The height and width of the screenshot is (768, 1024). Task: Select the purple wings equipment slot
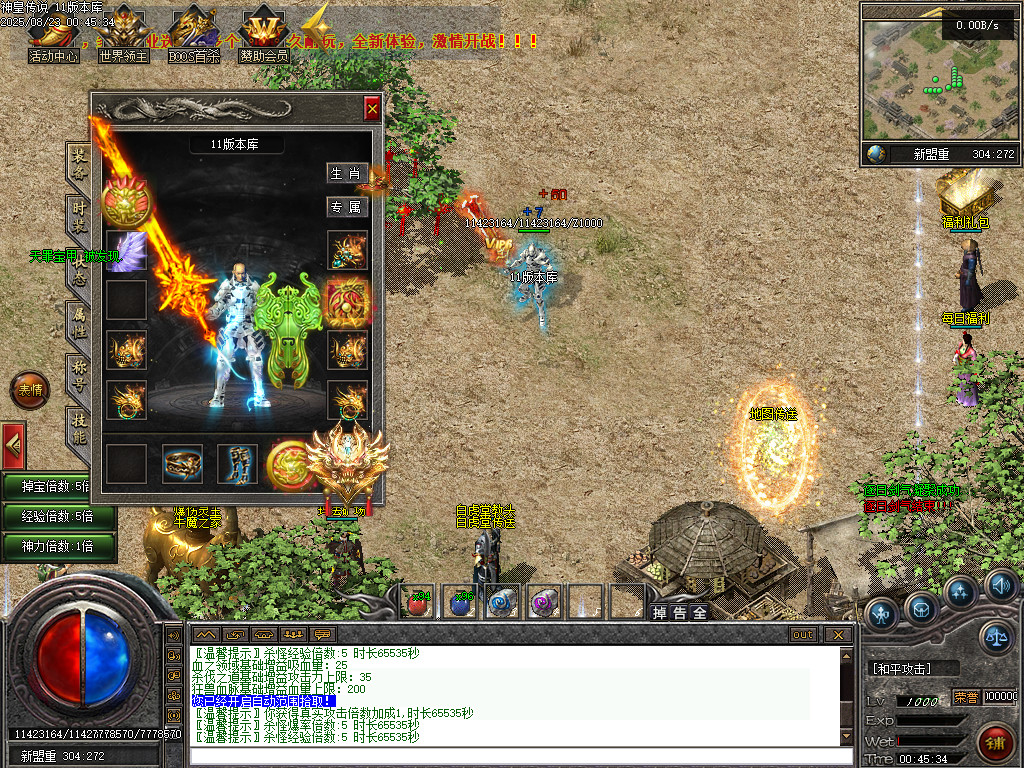click(127, 251)
